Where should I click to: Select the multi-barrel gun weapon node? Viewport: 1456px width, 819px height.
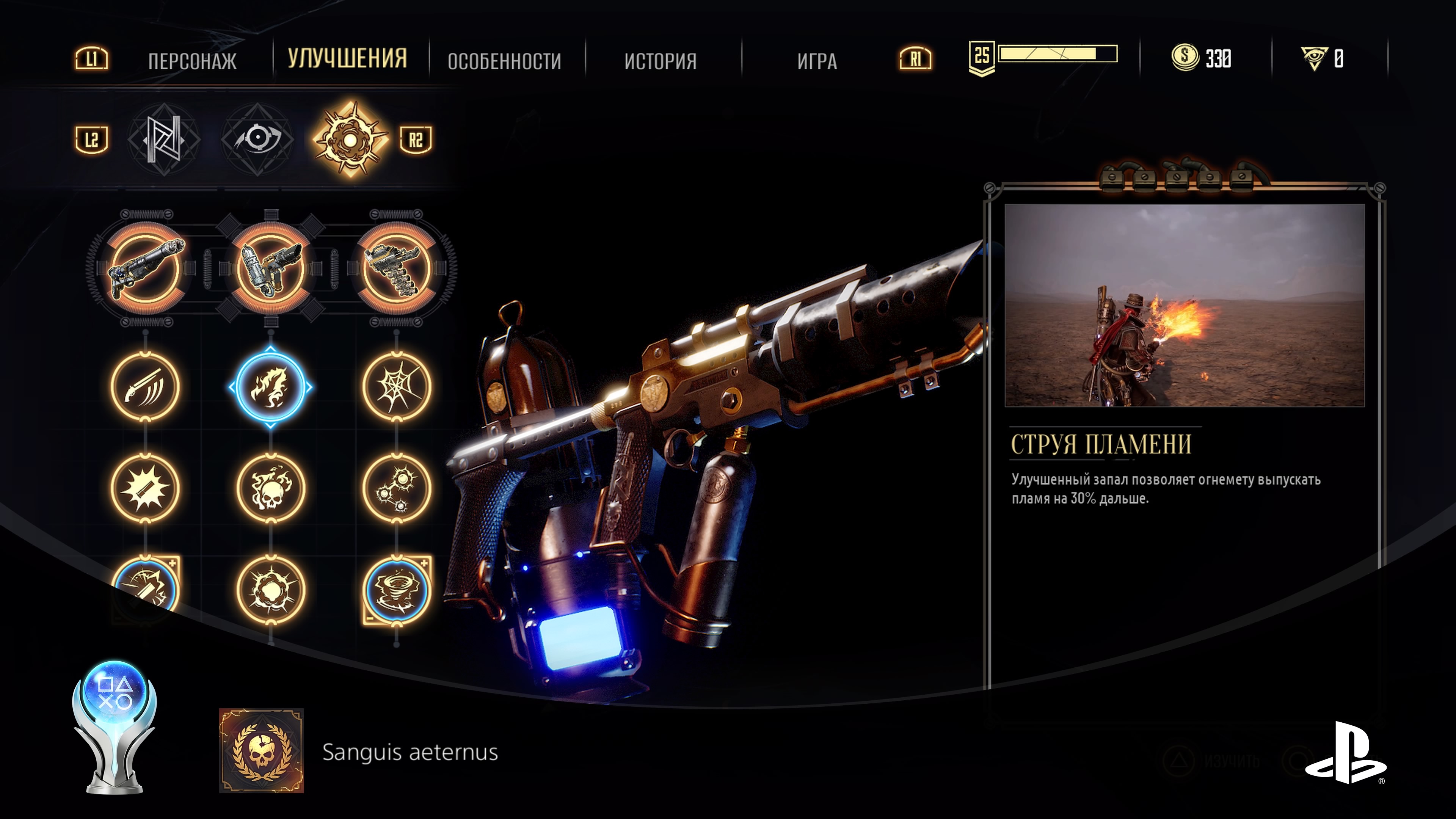pos(396,268)
